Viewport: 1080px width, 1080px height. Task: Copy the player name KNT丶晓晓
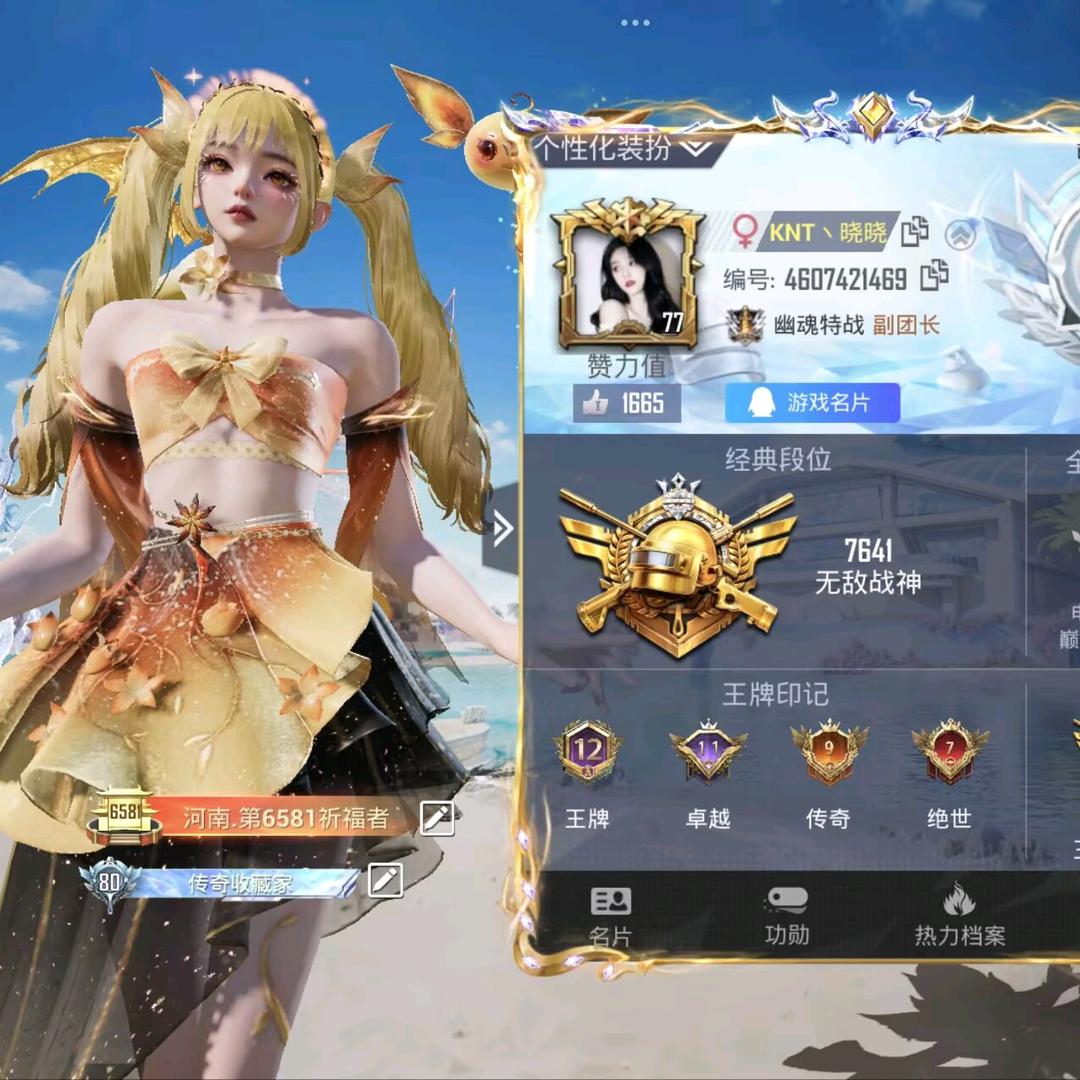915,232
